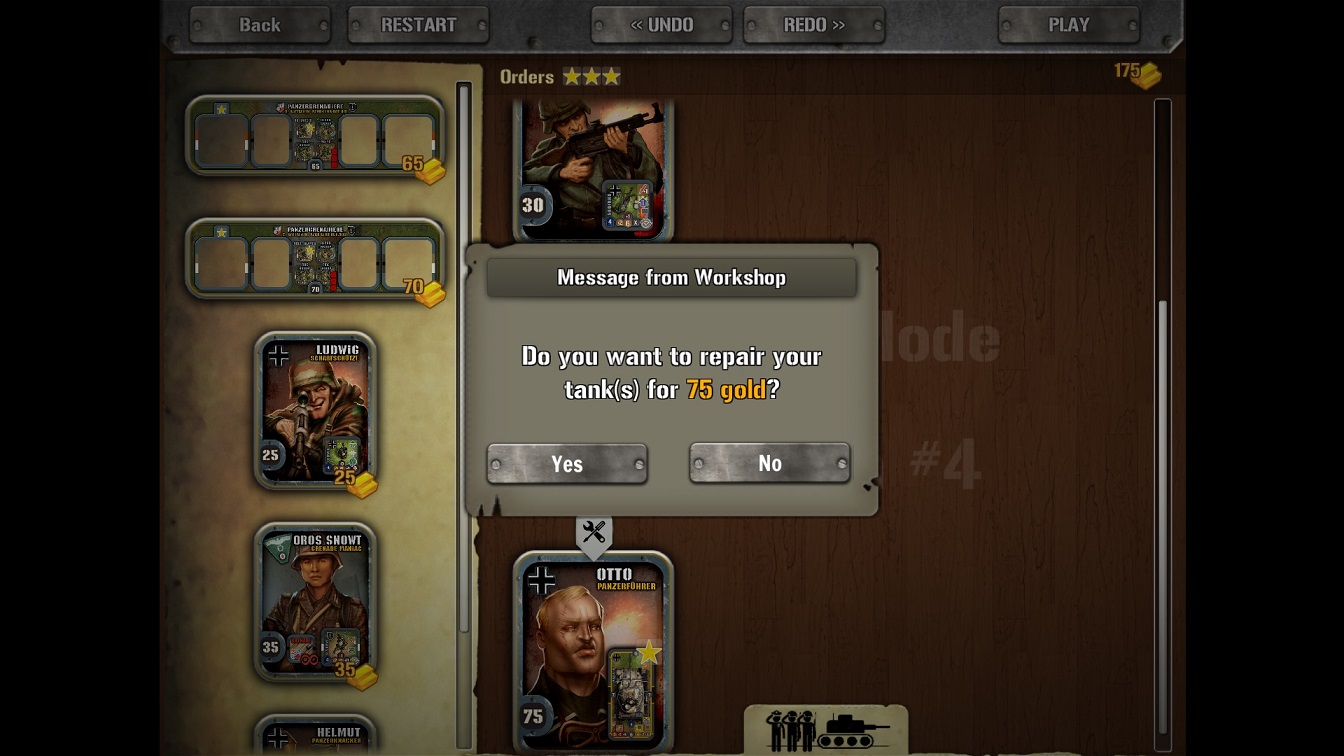Go back using the Back button
The height and width of the screenshot is (756, 1344).
(x=259, y=25)
